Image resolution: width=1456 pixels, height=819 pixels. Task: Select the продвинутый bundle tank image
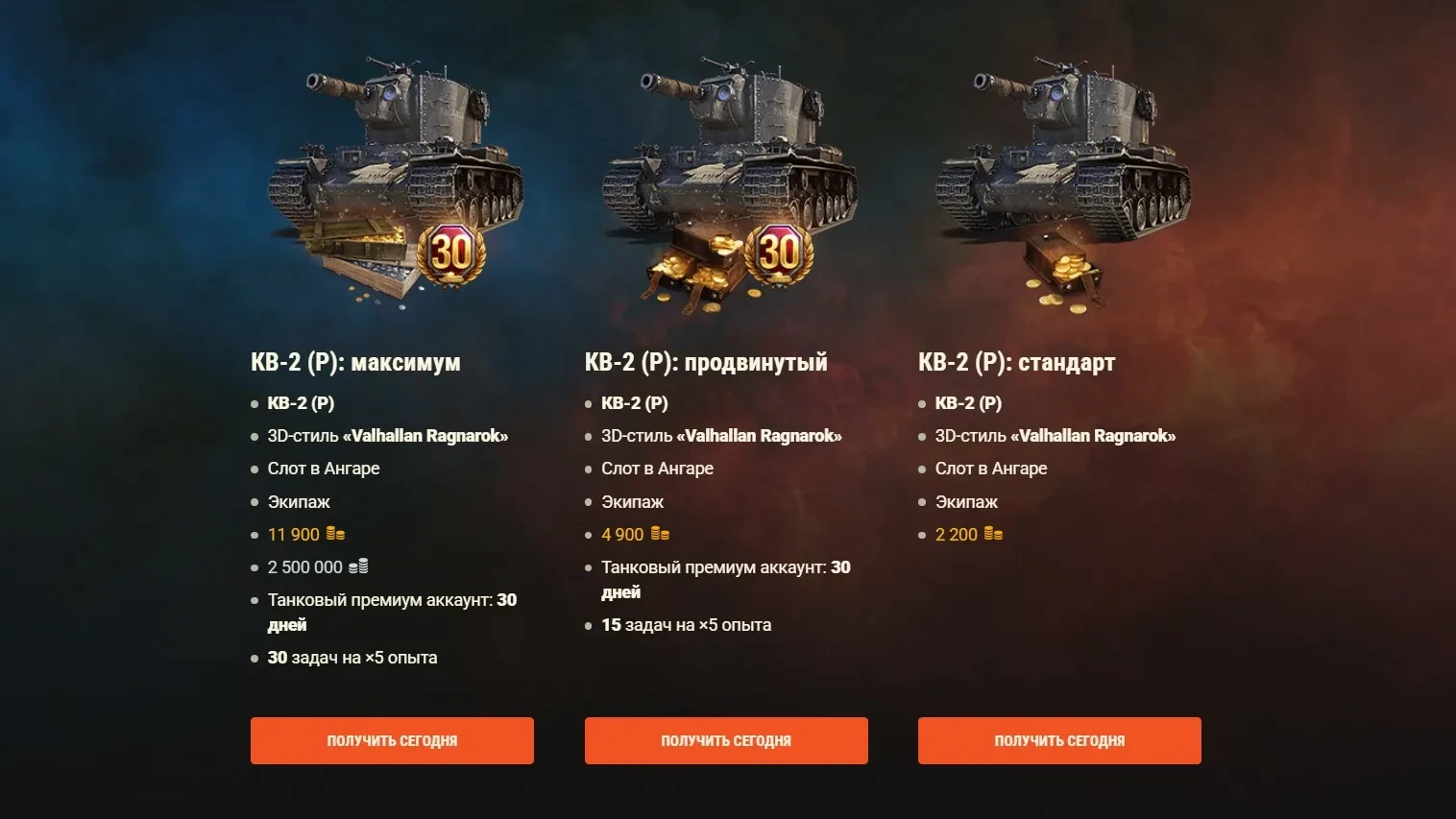(727, 182)
